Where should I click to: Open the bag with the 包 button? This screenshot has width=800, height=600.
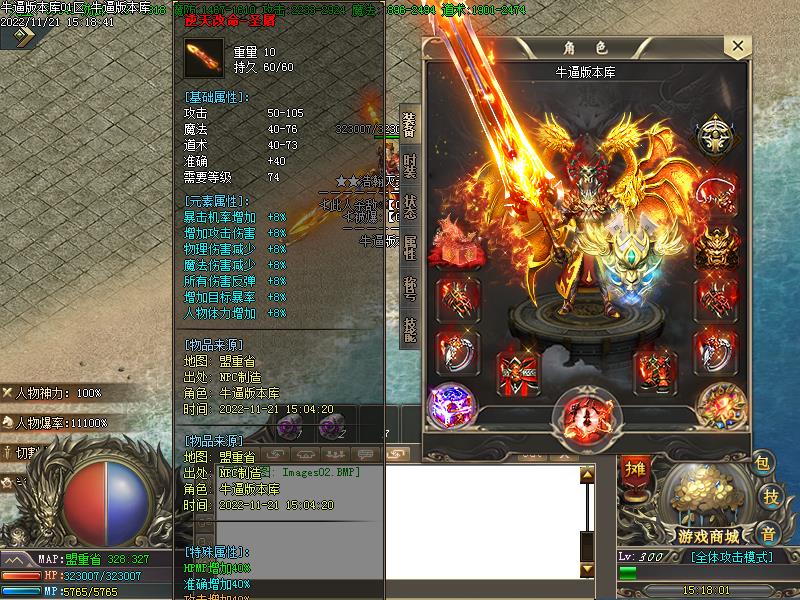click(763, 463)
